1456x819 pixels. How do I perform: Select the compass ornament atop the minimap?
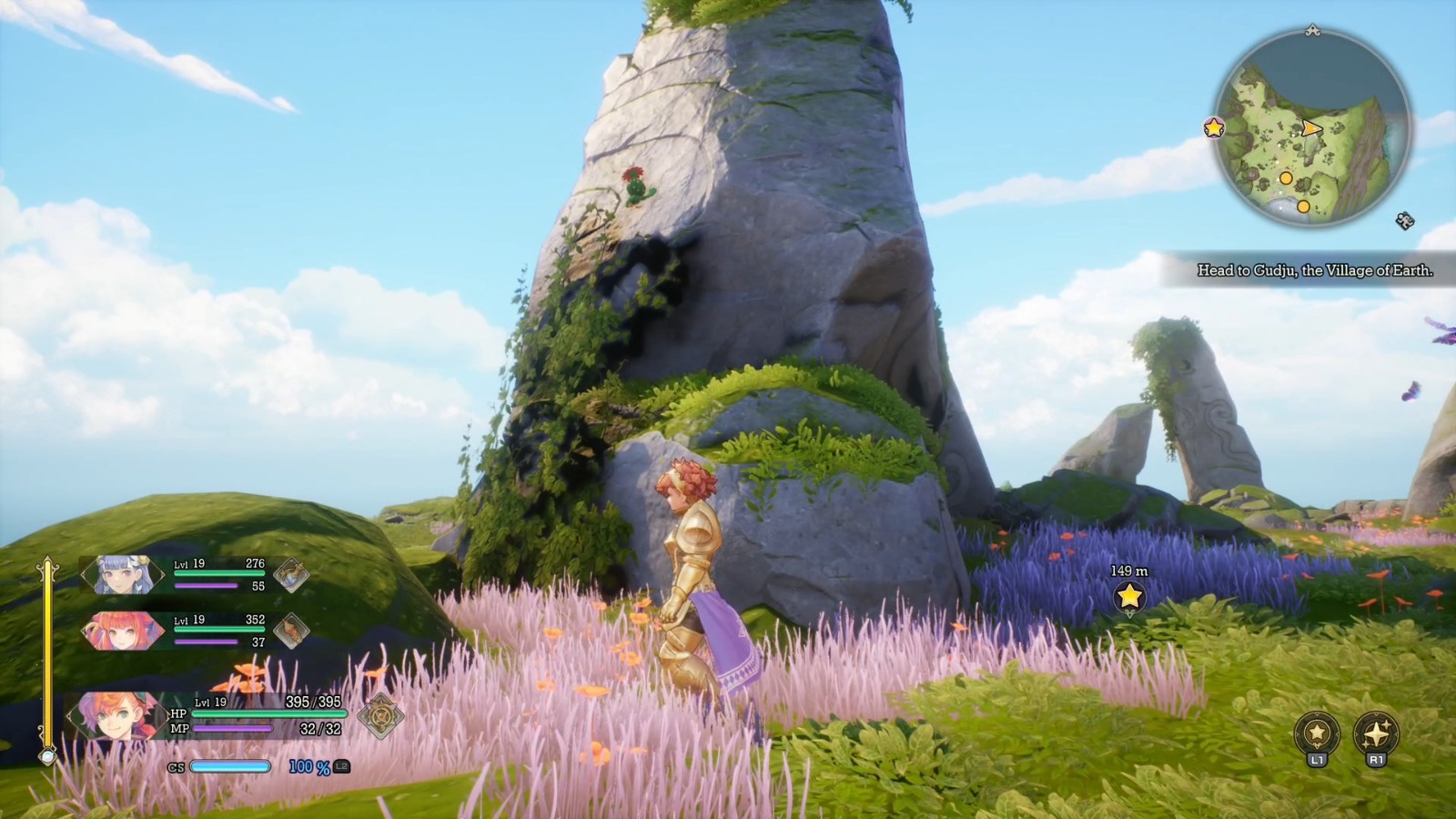point(1313,31)
